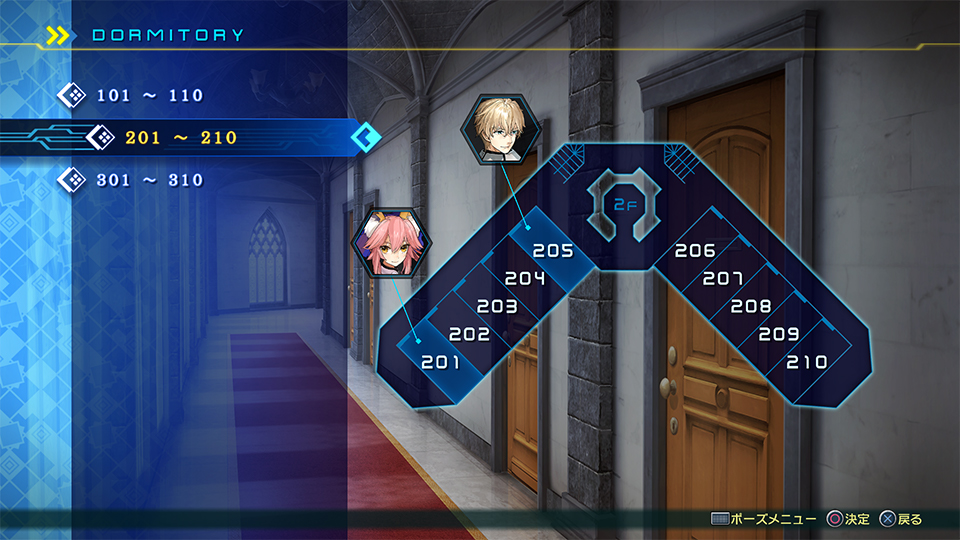960x540 pixels.
Task: Select room 209 on the map
Action: (779, 334)
